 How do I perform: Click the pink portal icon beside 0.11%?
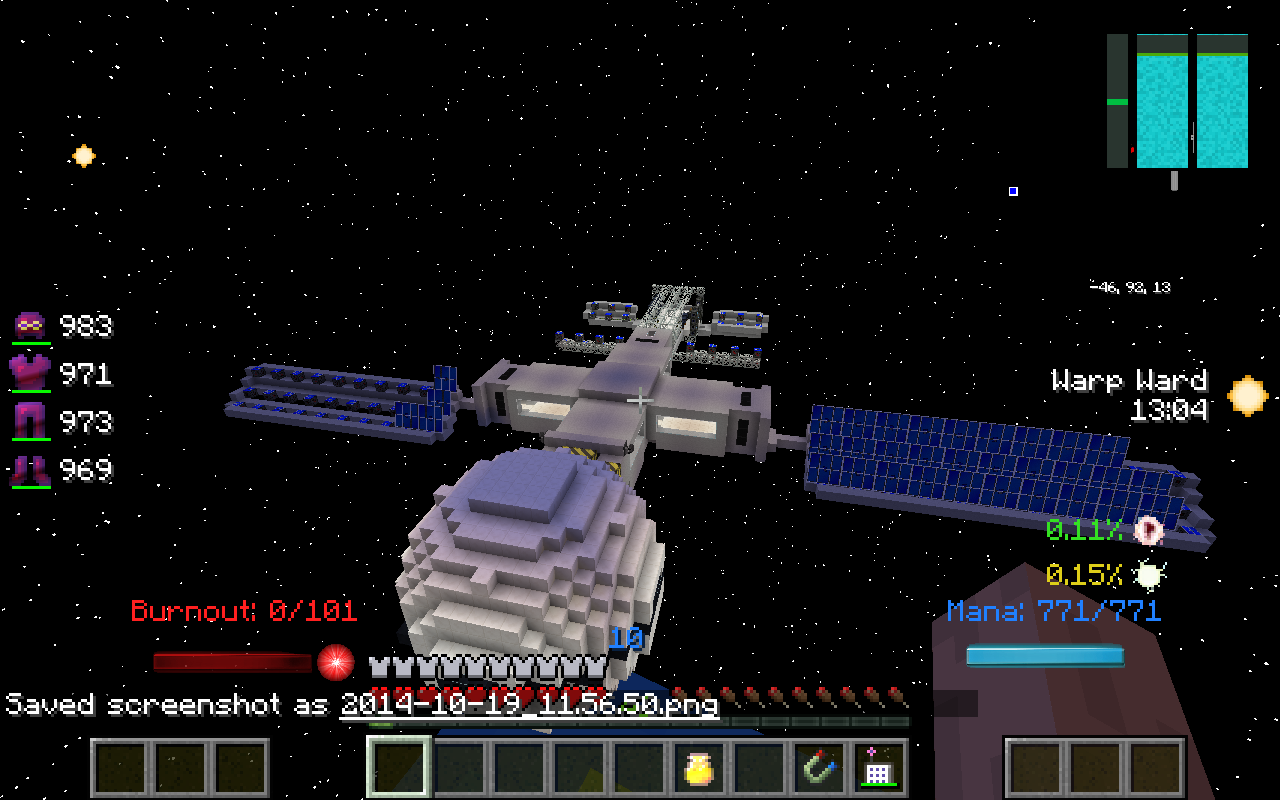click(1150, 532)
